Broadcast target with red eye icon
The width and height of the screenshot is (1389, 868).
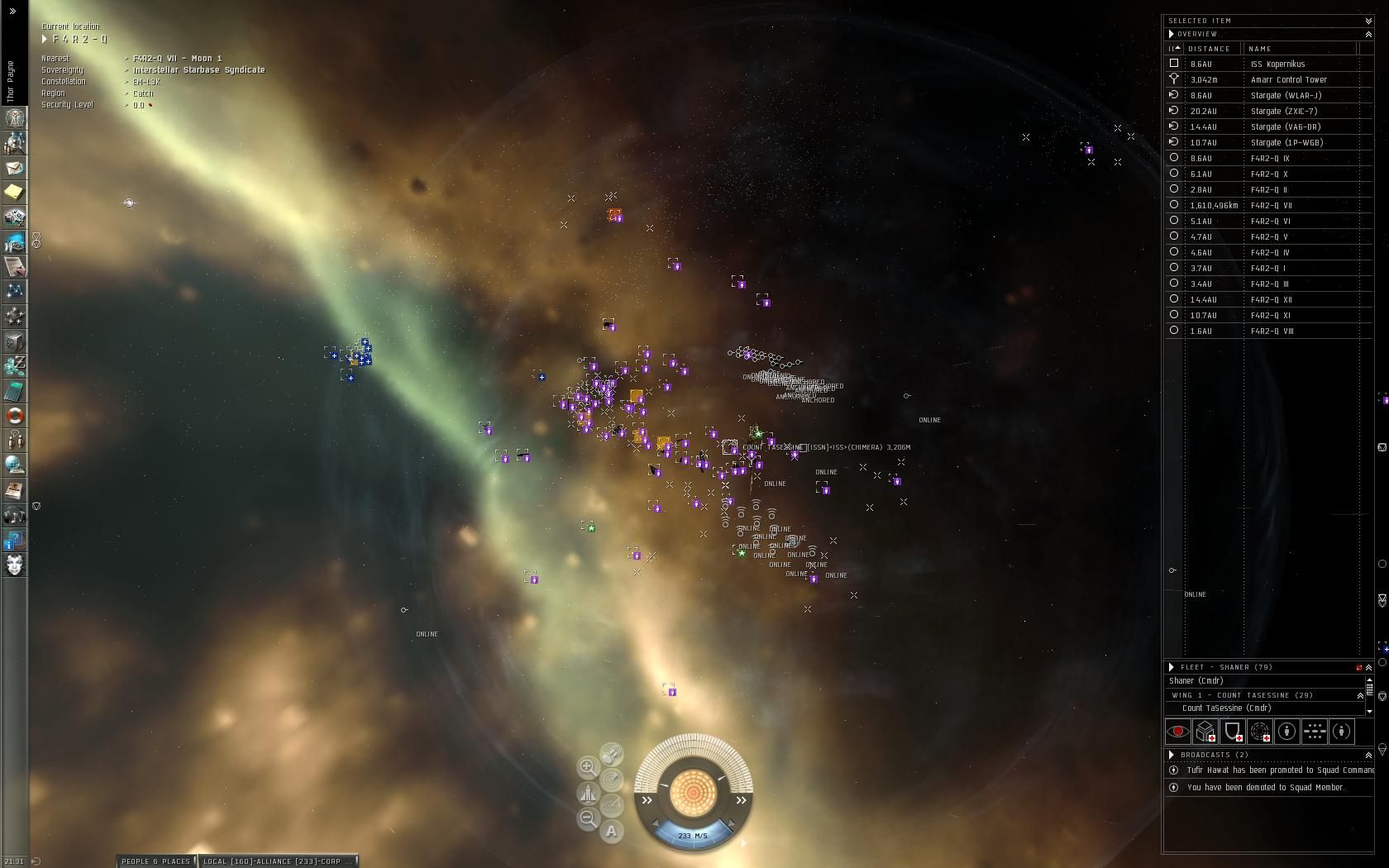coord(1177,732)
